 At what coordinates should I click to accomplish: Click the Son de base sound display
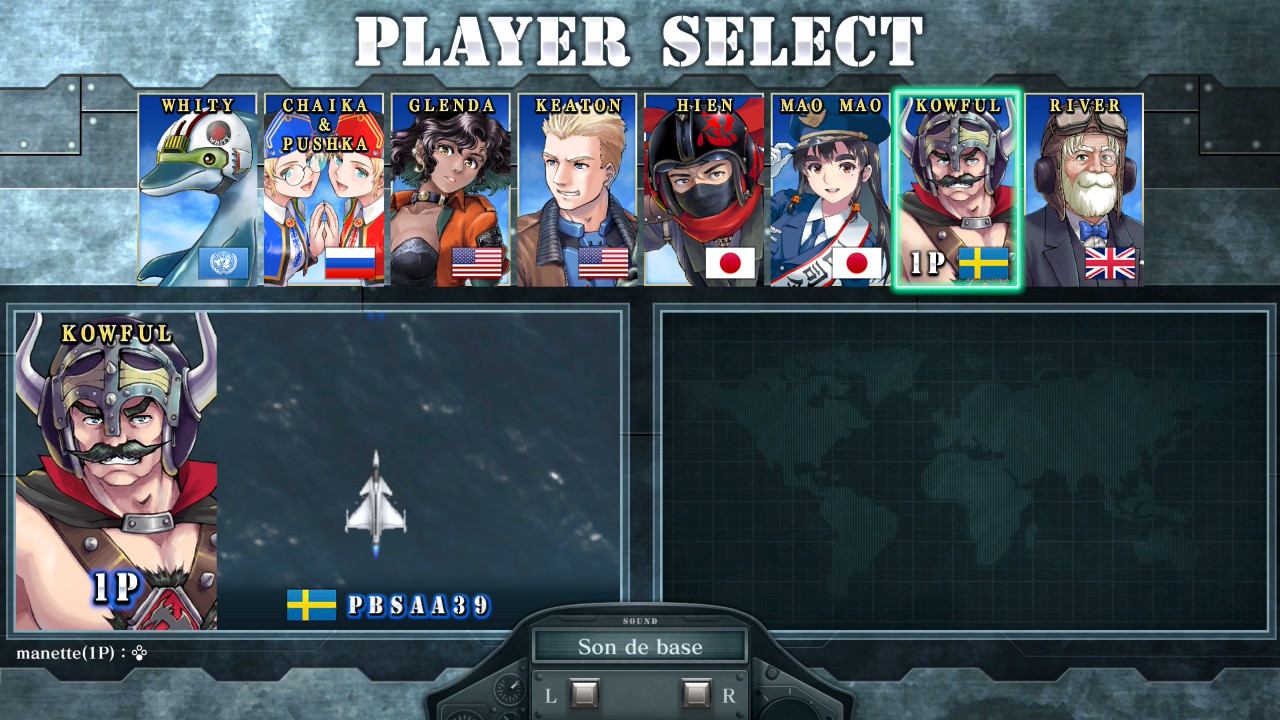(x=640, y=647)
